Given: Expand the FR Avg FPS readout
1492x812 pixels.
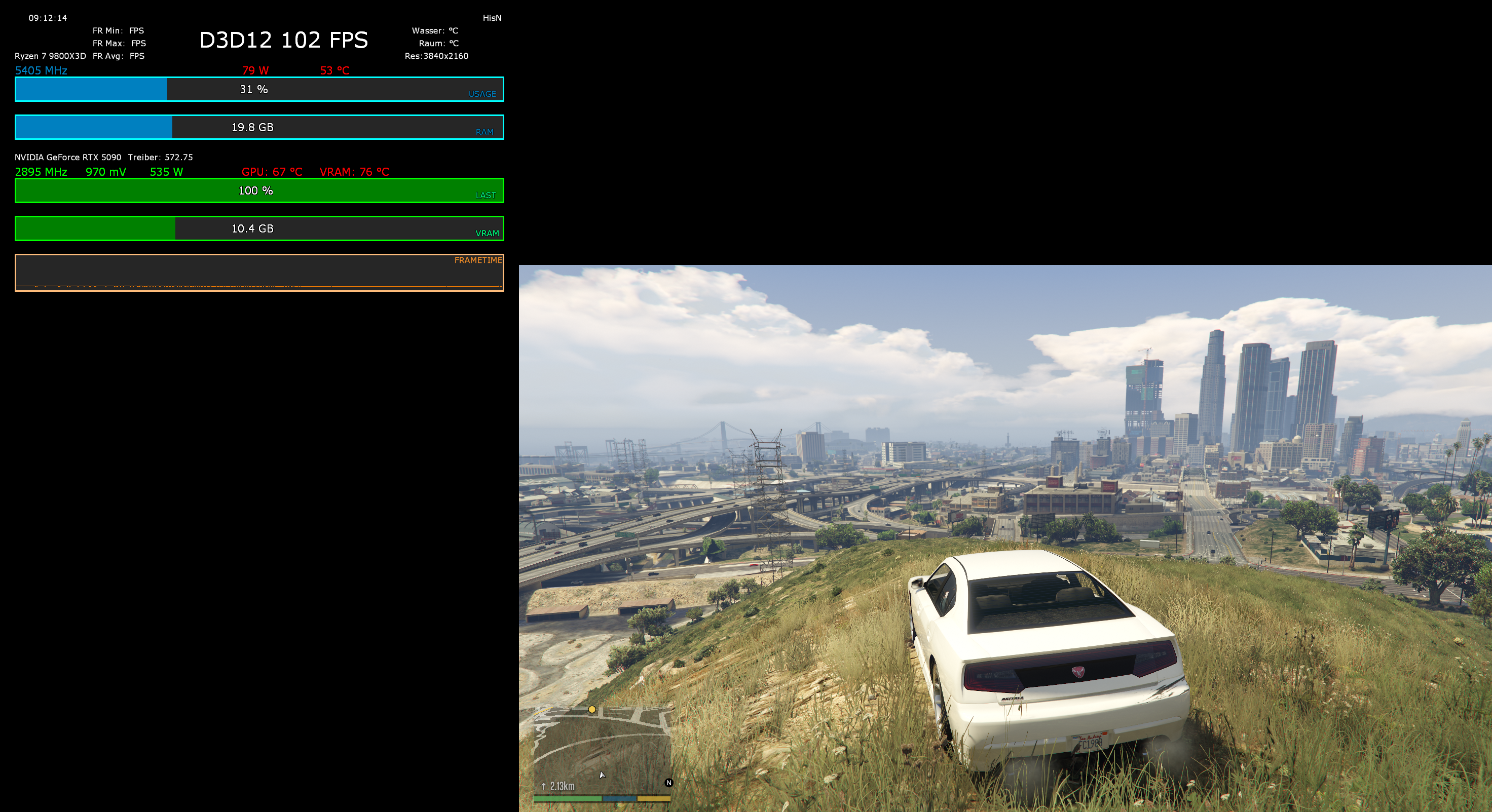Looking at the screenshot, I should [x=118, y=56].
